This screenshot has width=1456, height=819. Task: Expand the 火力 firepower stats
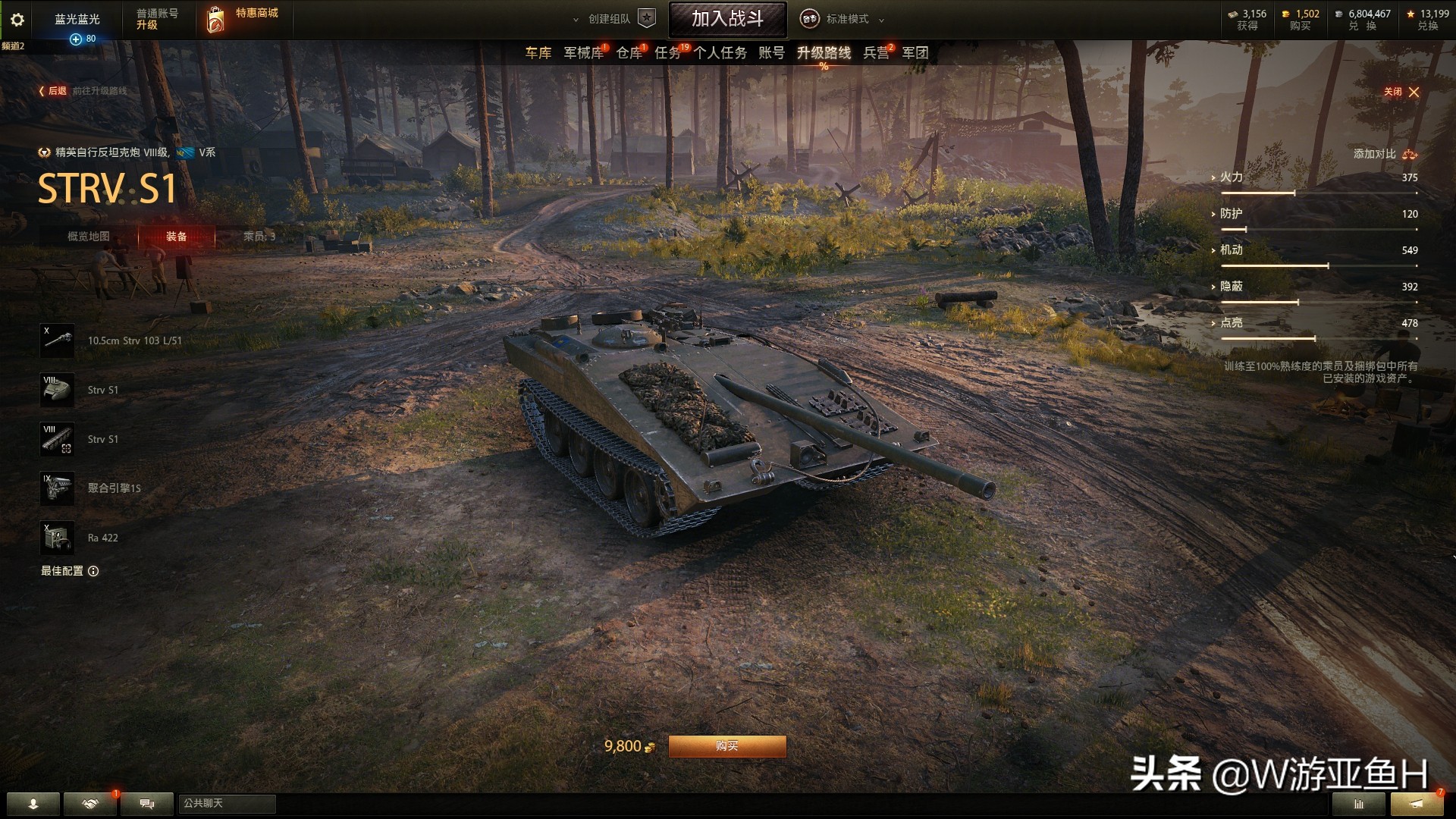click(1231, 177)
